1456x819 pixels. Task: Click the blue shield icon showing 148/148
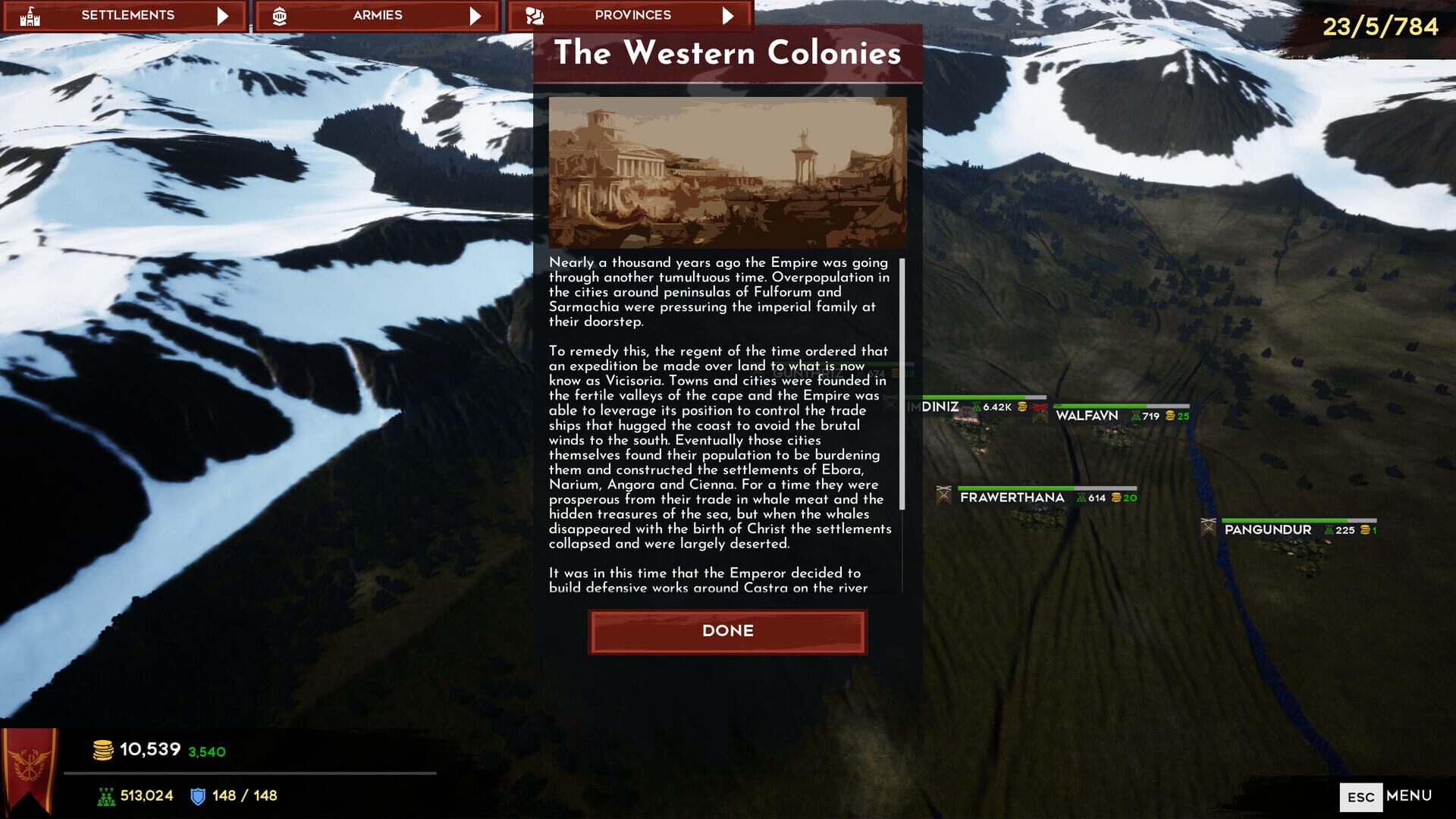196,796
